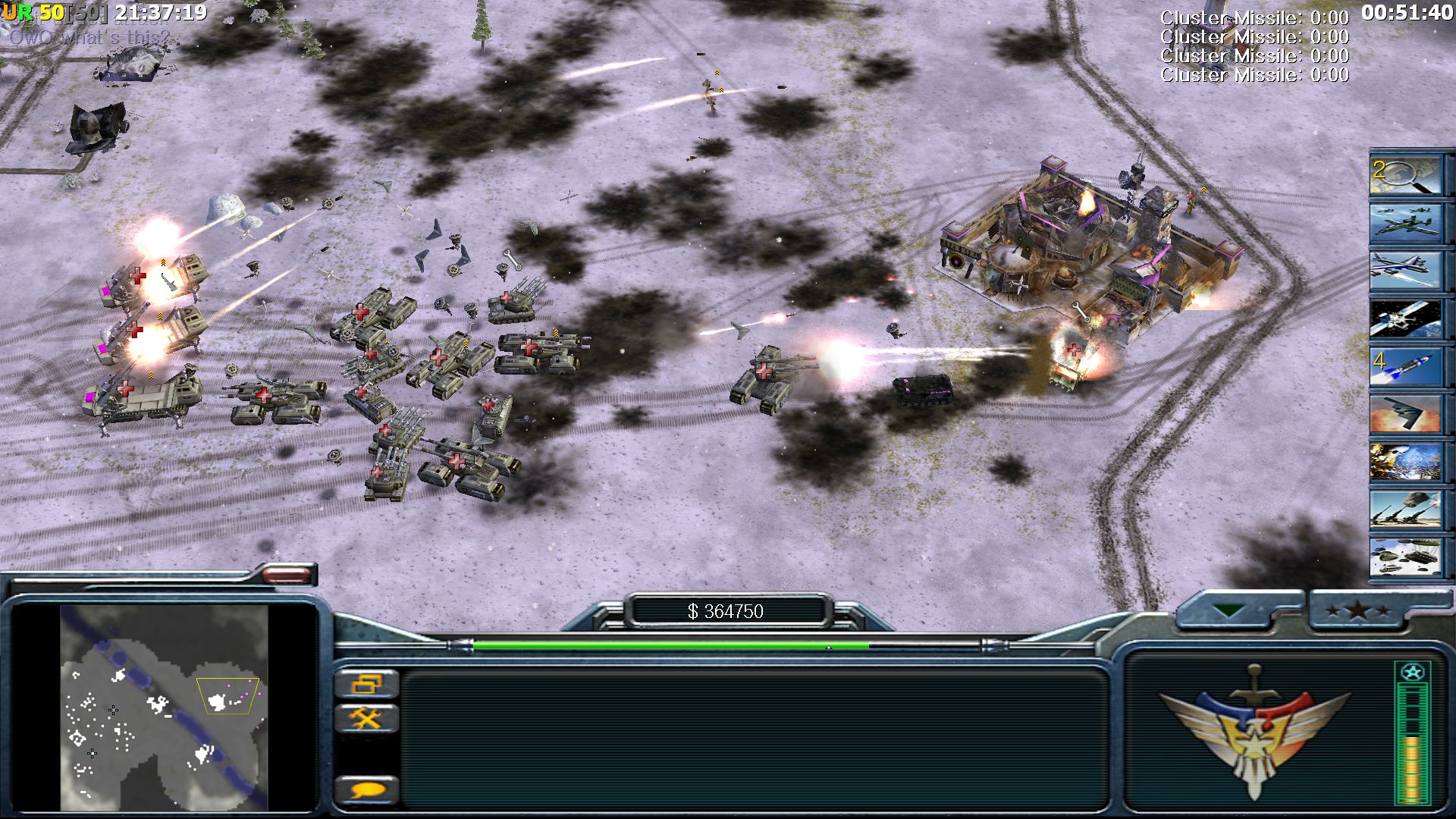This screenshot has width=1456, height=819.
Task: Collapse the control bar with green arrow
Action: [1228, 610]
